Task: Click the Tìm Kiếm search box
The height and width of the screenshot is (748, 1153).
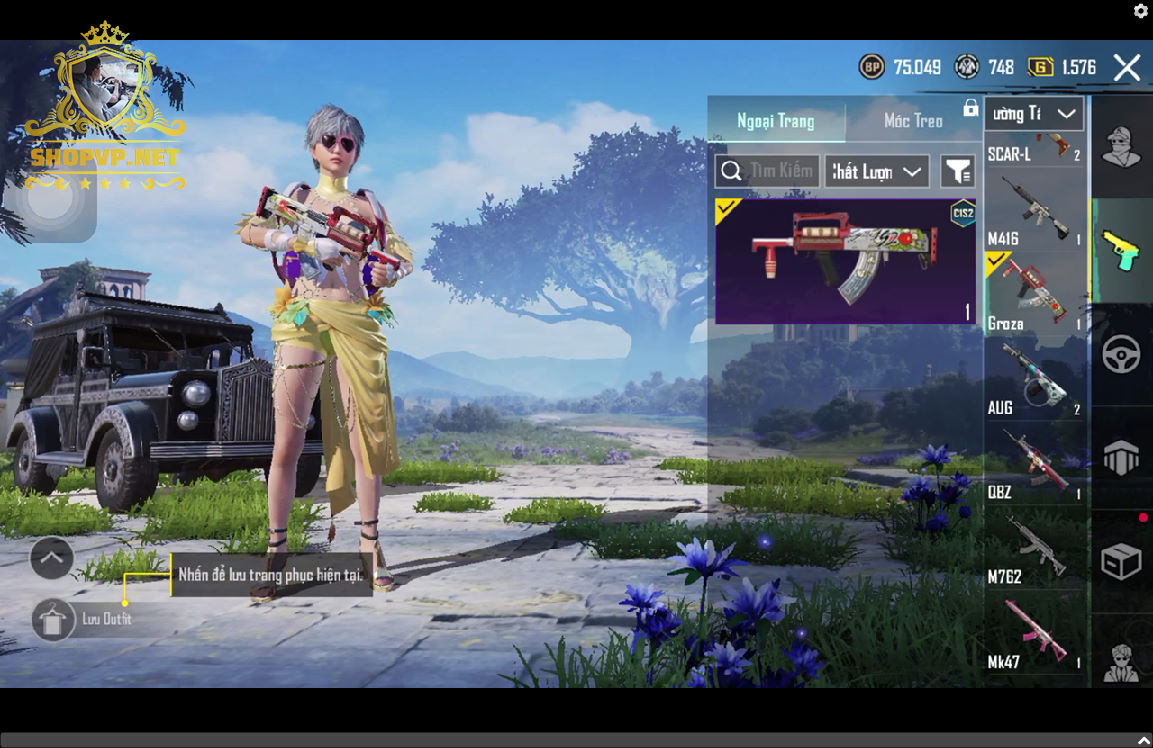Action: click(767, 171)
